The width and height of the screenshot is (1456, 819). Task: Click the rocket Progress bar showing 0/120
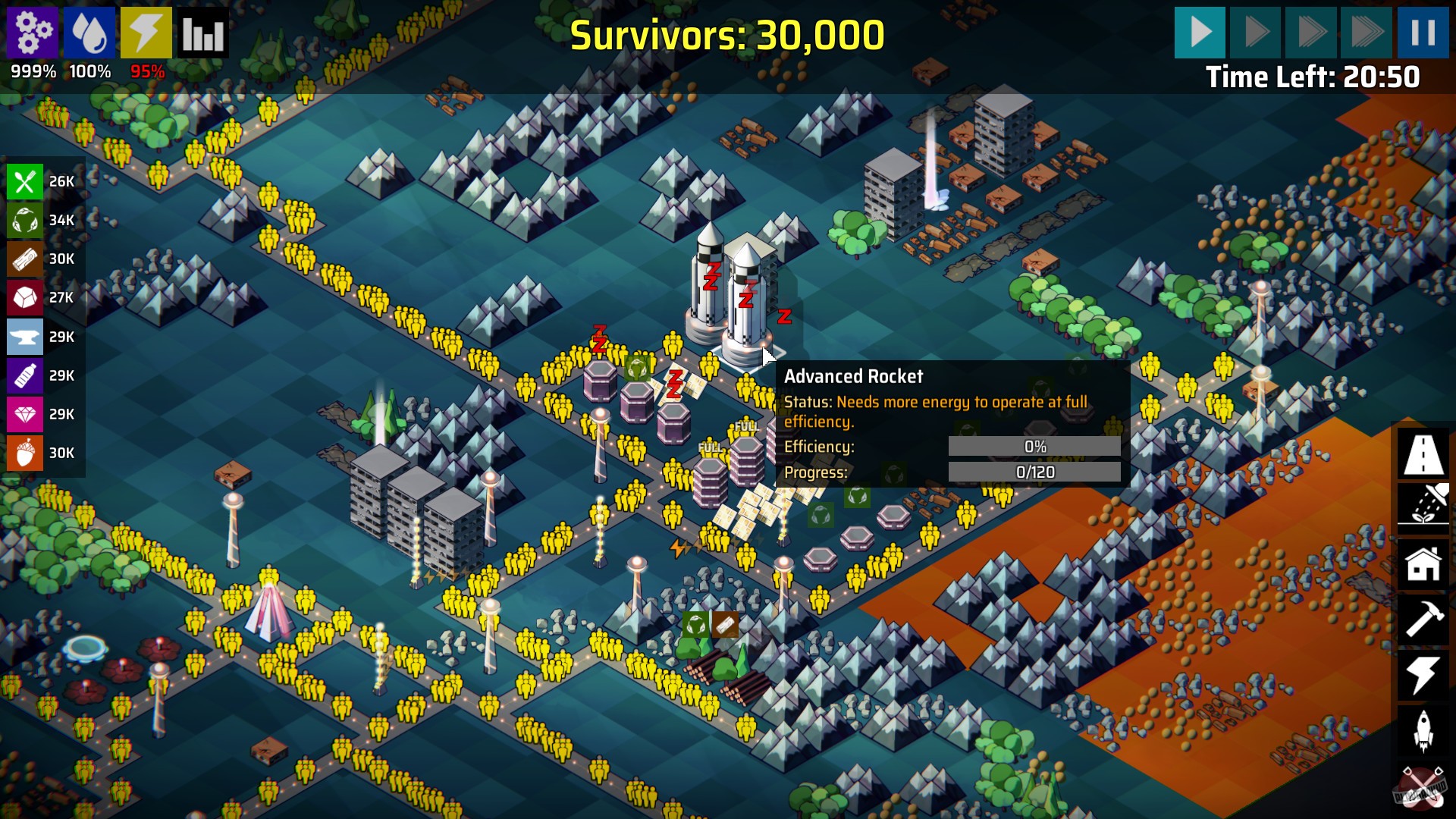click(x=1036, y=472)
